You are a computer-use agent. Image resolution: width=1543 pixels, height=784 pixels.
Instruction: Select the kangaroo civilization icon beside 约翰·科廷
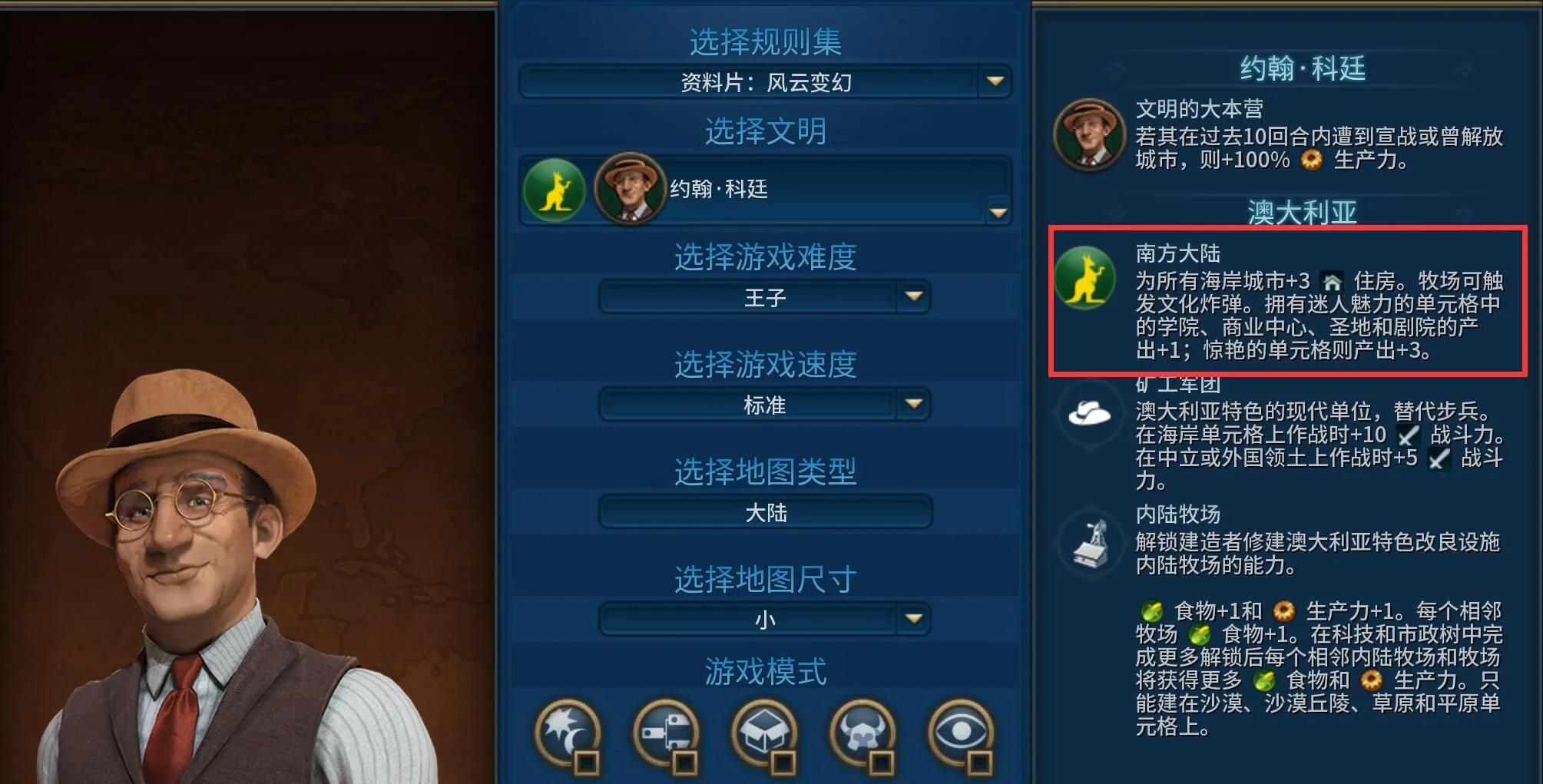555,190
